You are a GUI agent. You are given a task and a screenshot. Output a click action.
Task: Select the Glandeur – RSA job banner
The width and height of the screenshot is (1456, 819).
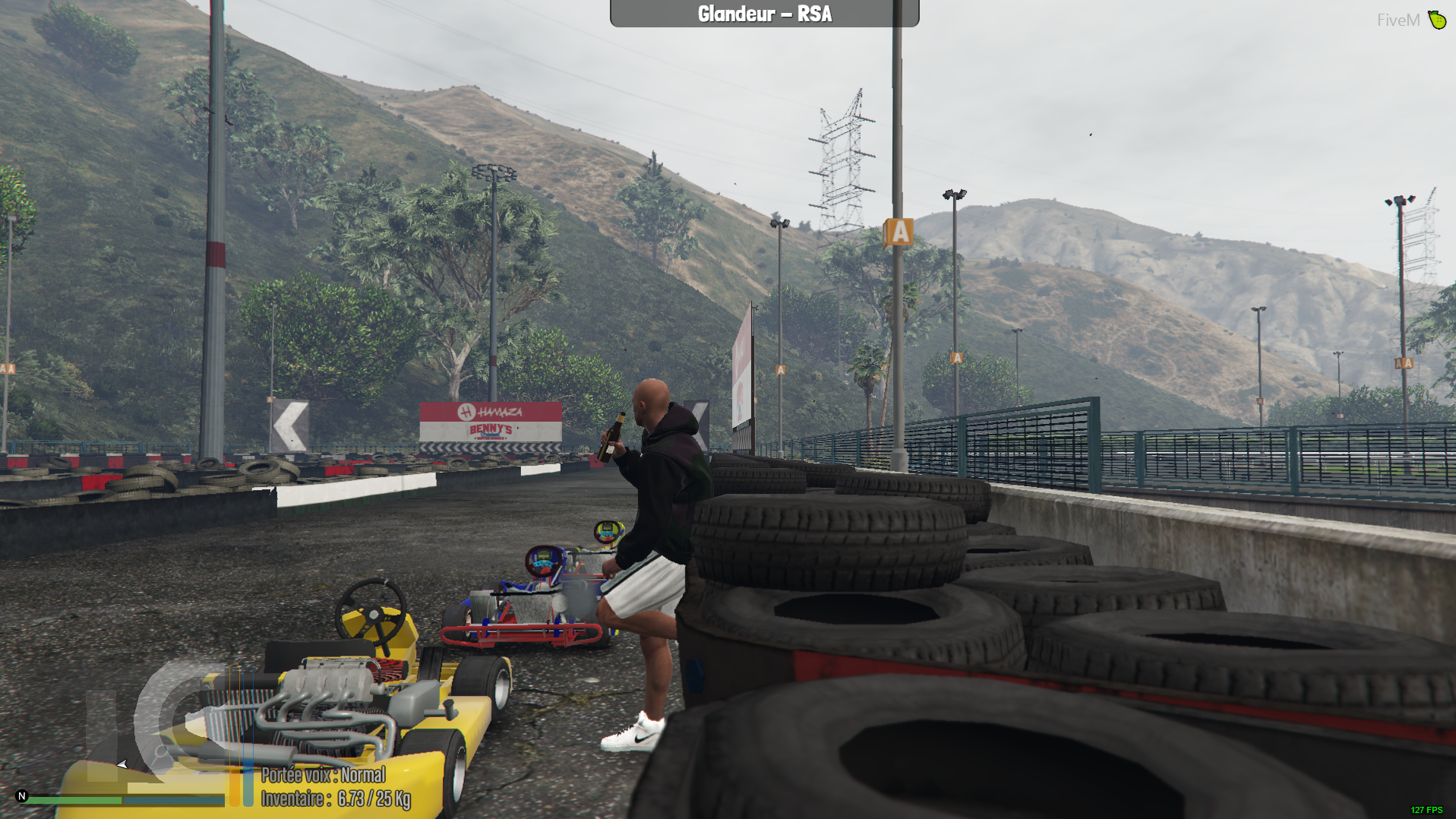click(x=764, y=14)
